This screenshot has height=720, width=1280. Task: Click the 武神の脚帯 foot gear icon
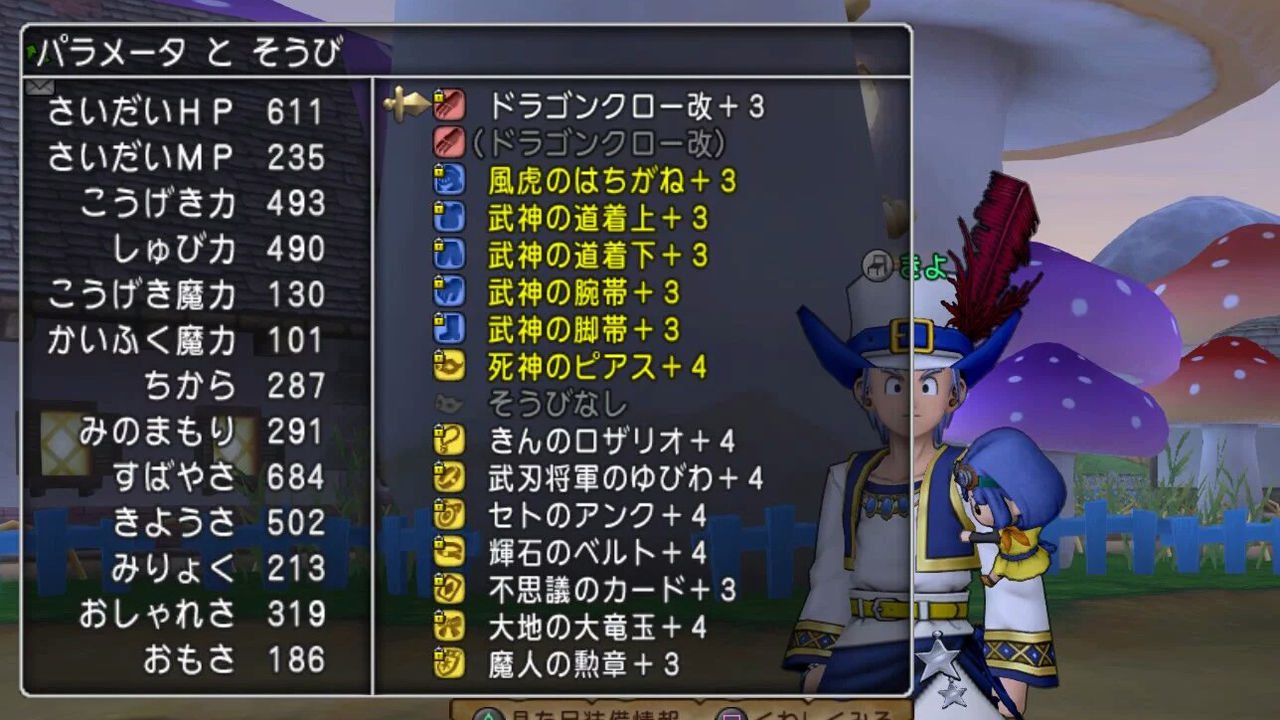click(450, 329)
